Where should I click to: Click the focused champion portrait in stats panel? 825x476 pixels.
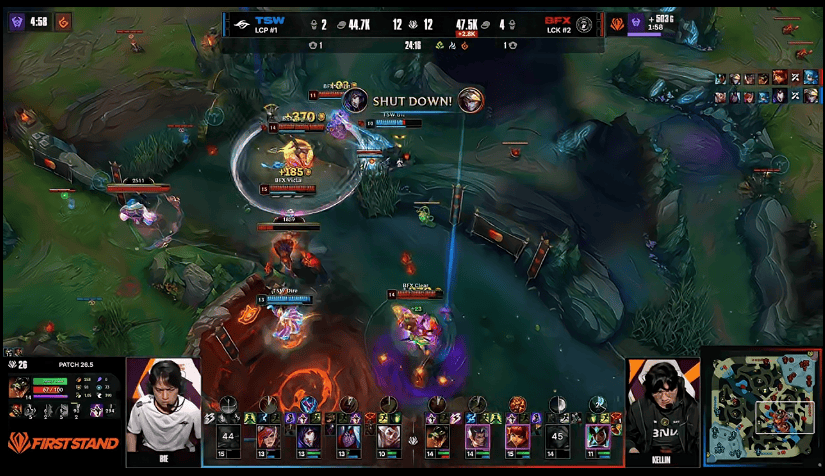coord(19,388)
